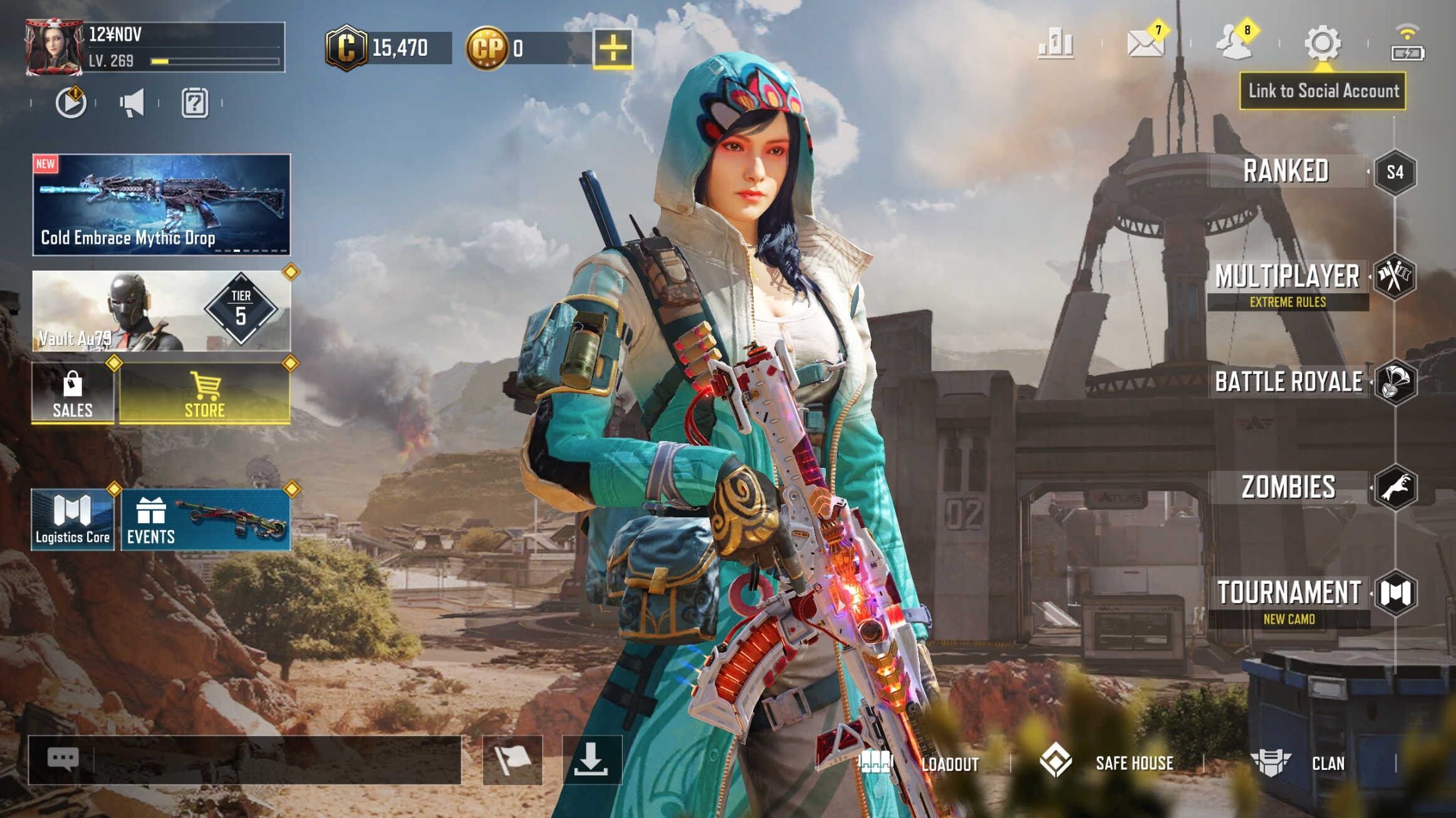1456x818 pixels.
Task: Check the mail envelope inbox
Action: click(x=1145, y=43)
